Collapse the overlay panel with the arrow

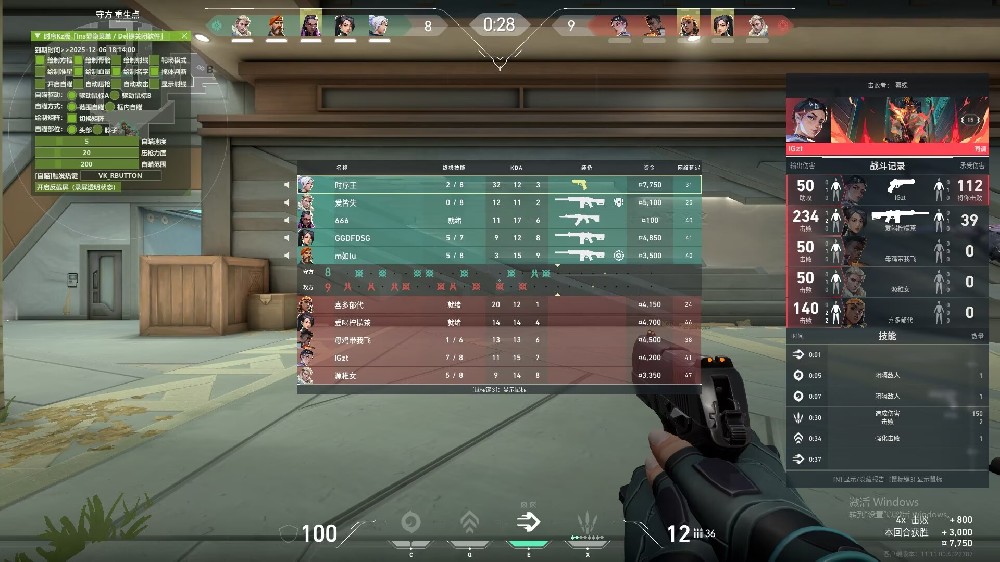click(x=38, y=35)
